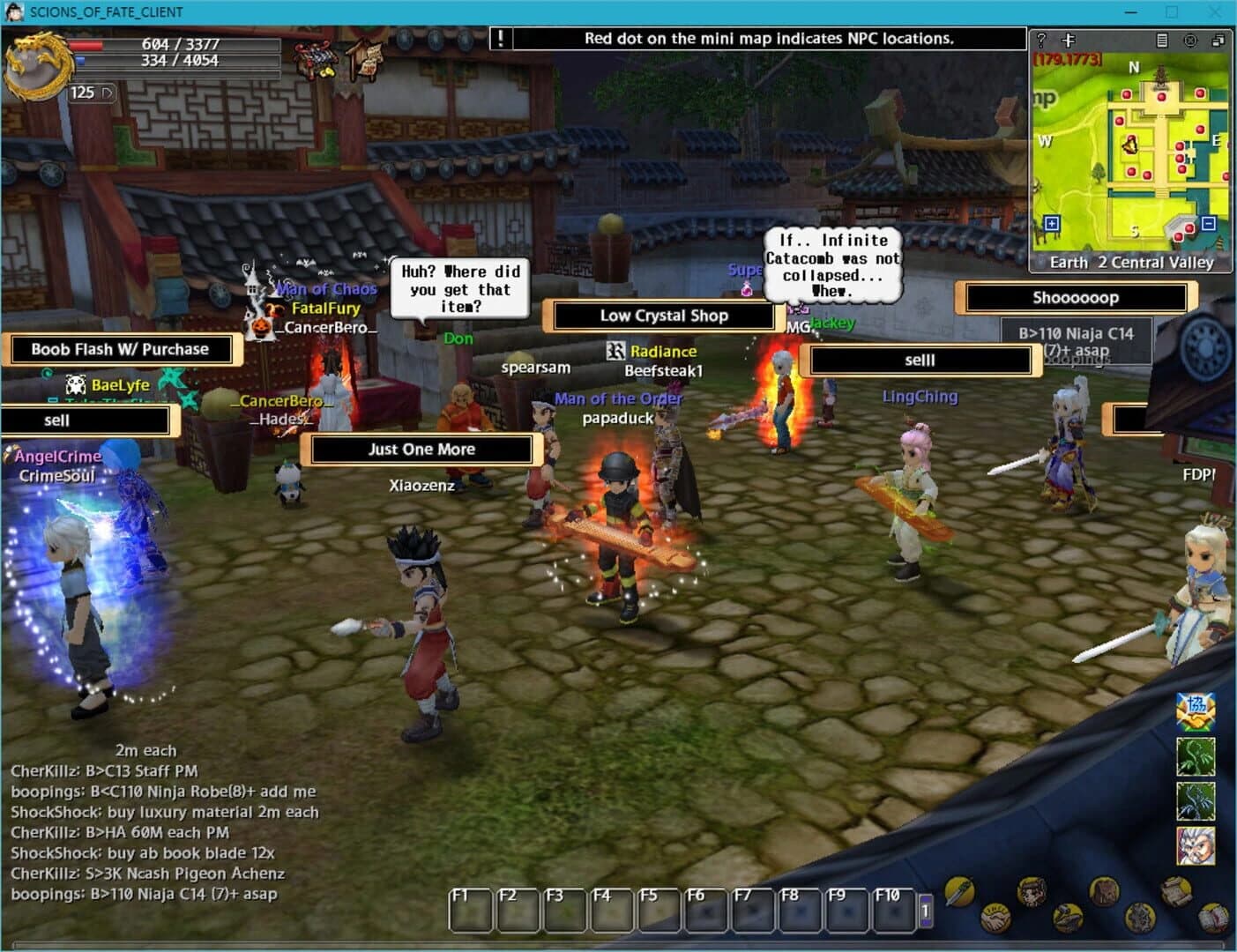Viewport: 1237px width, 952px height.
Task: Open the minimap settings gear icon
Action: (x=1191, y=41)
